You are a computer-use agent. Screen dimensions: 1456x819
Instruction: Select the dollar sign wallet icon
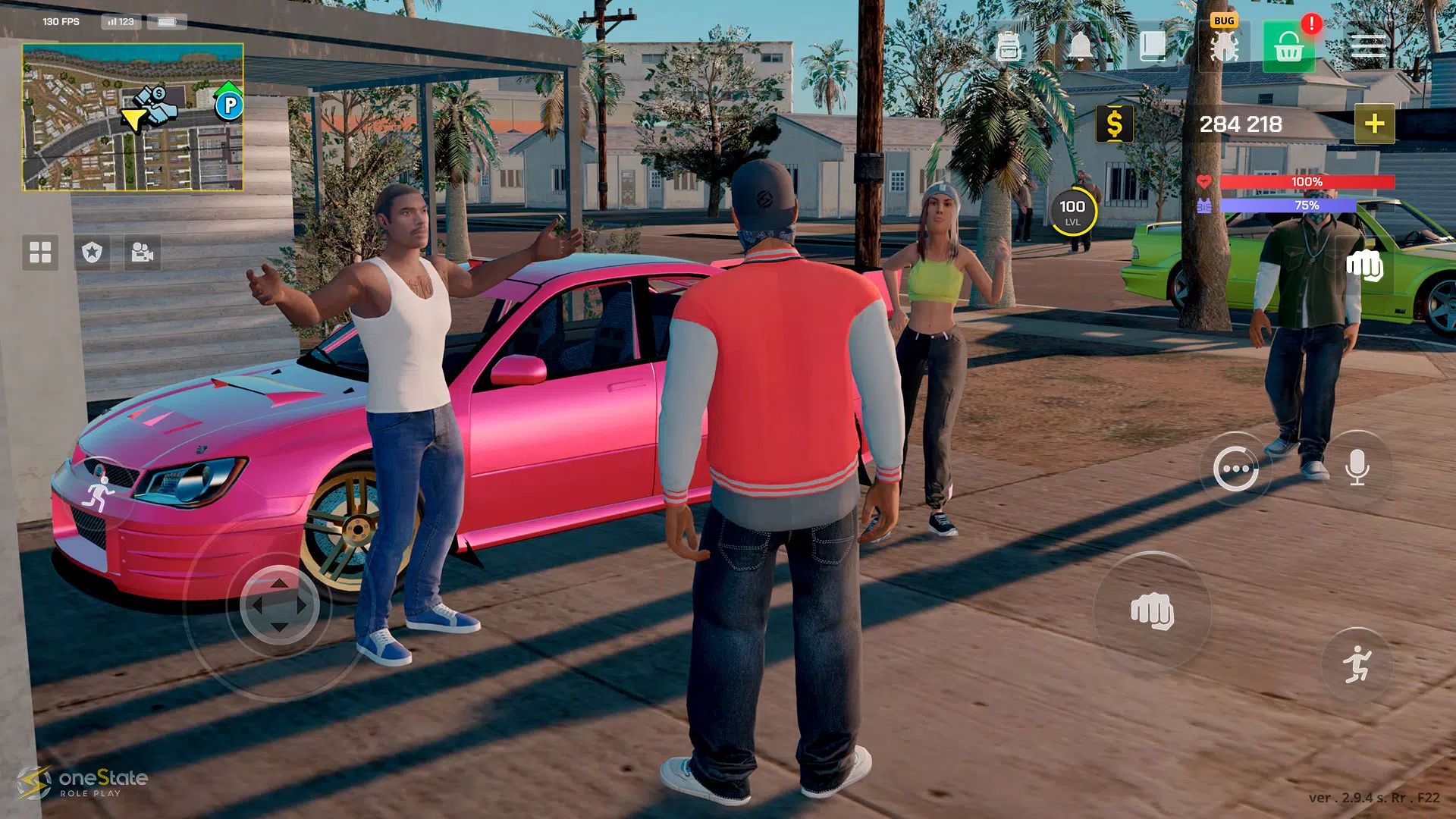[1114, 121]
